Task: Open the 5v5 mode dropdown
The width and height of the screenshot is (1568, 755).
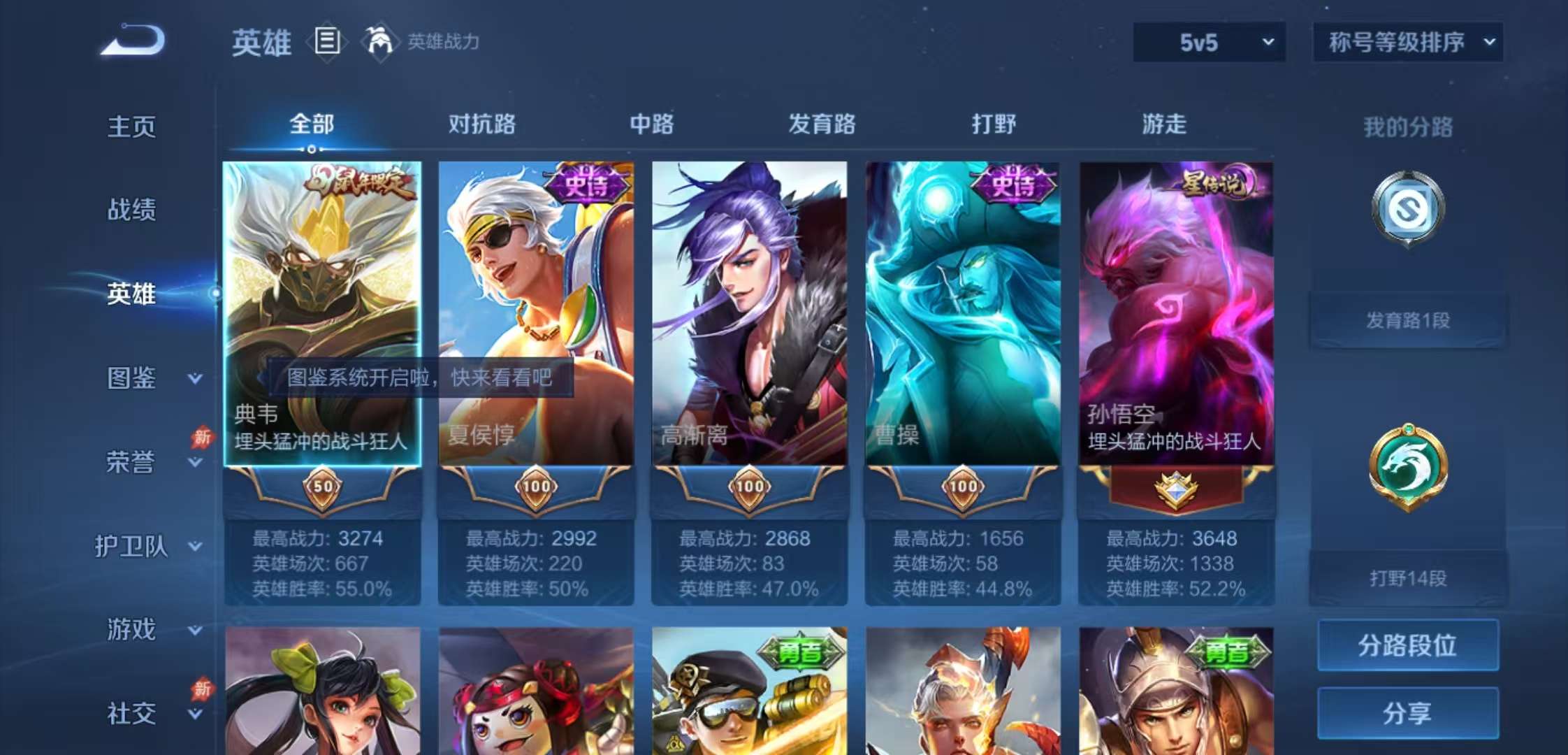Action: 1207,42
